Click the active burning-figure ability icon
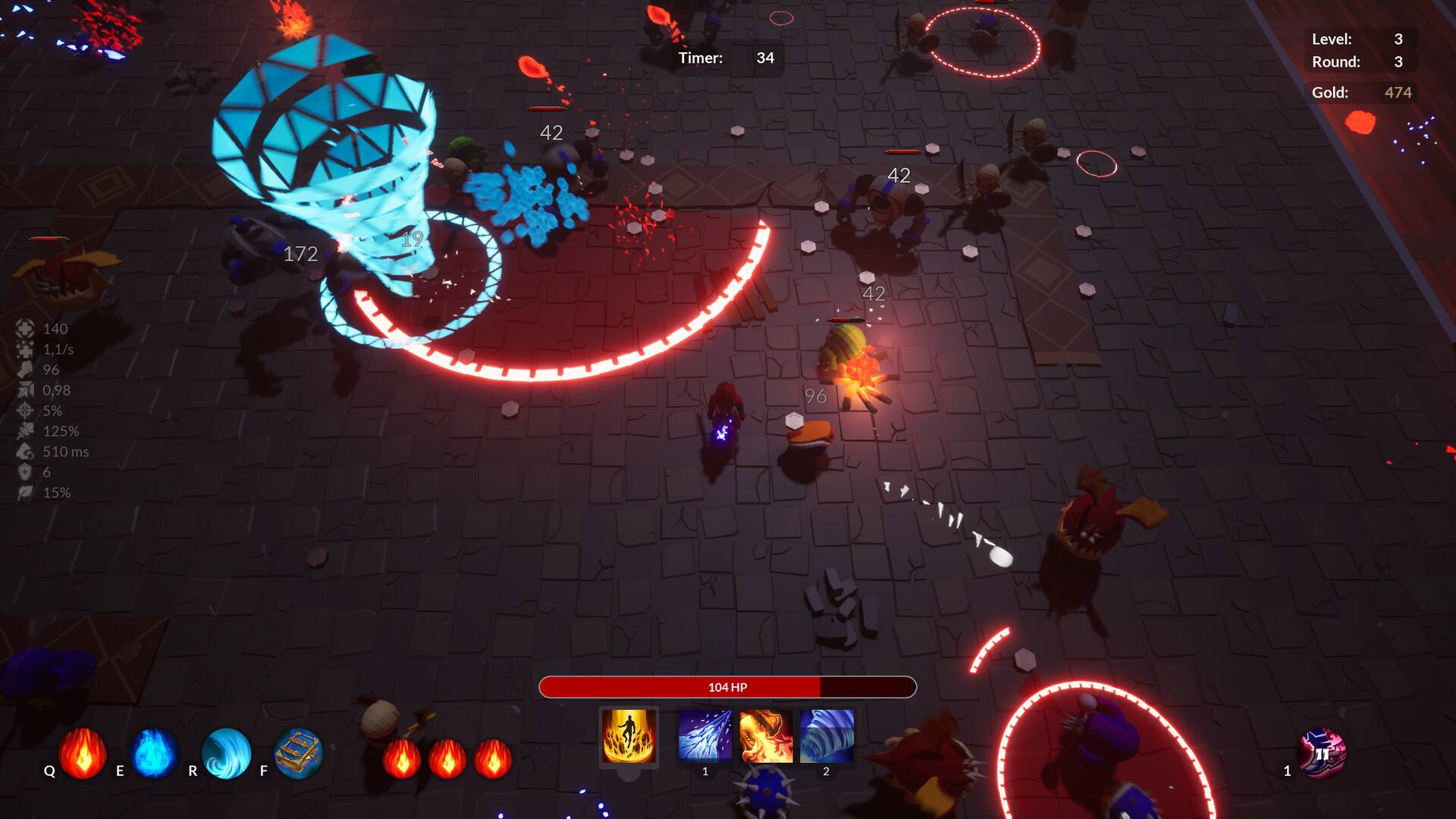 [x=629, y=736]
